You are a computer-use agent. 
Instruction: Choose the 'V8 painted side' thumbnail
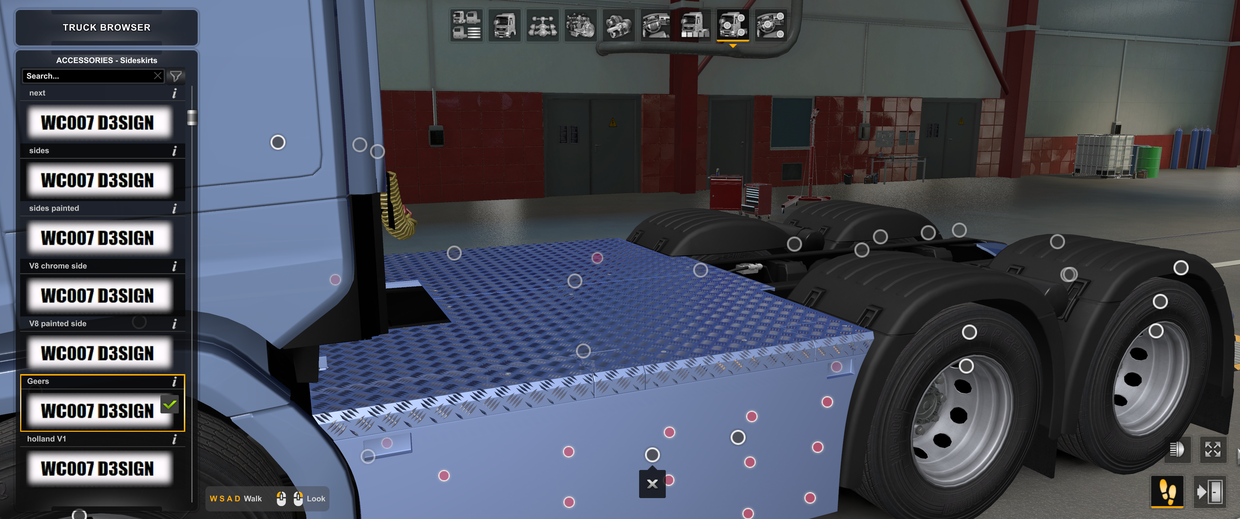[x=97, y=353]
